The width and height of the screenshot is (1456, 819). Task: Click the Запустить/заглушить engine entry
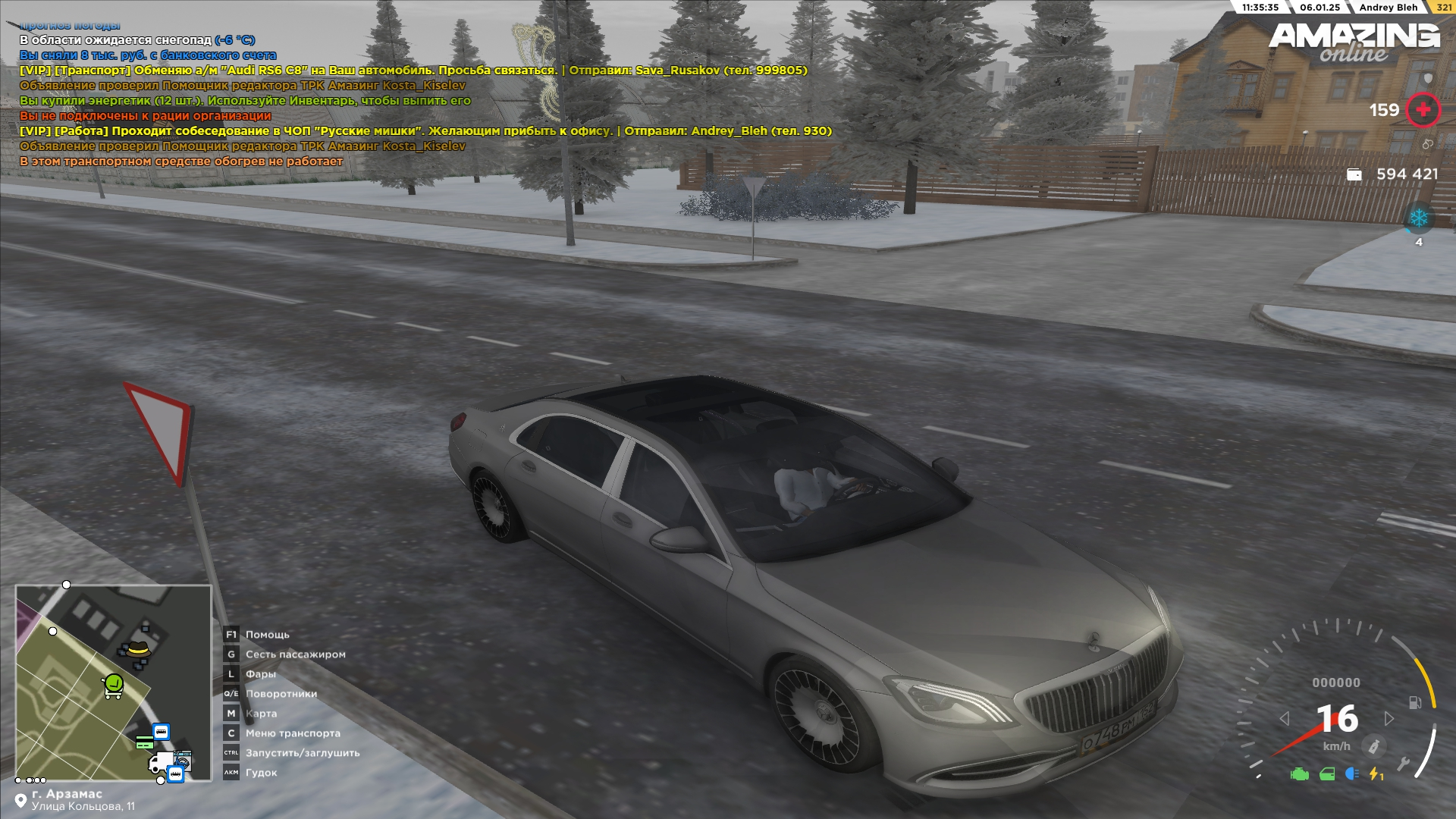click(x=302, y=753)
